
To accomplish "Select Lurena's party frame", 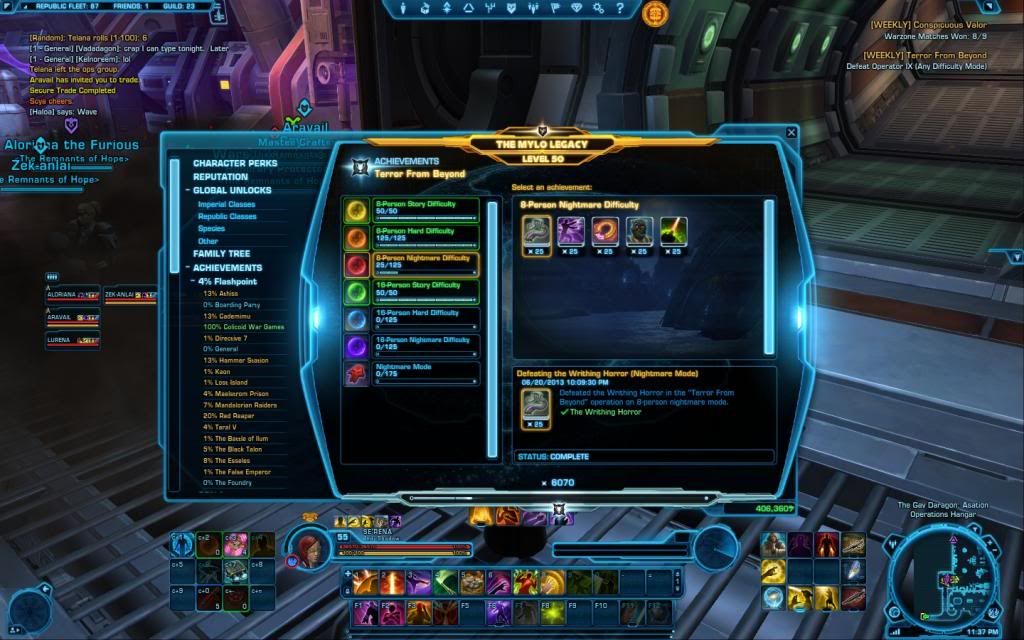I will pos(72,340).
